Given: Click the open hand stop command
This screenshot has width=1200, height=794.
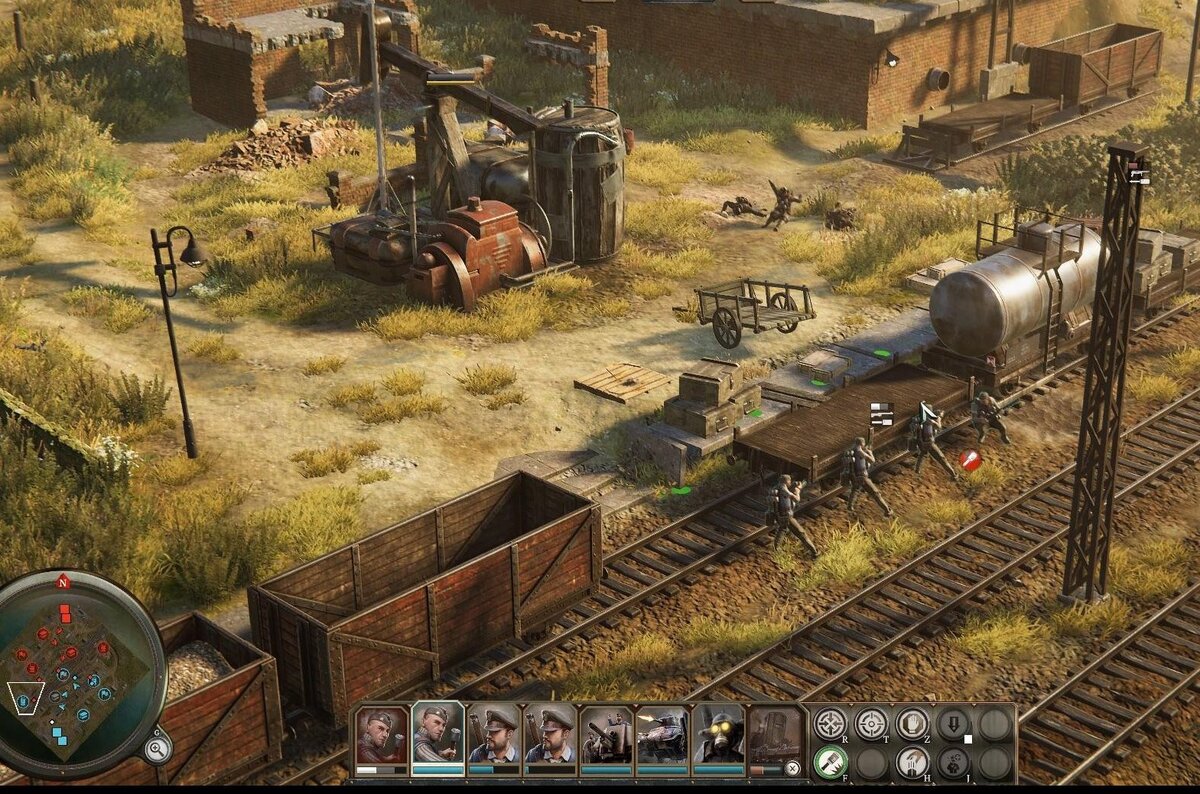Looking at the screenshot, I should pyautogui.click(x=912, y=724).
